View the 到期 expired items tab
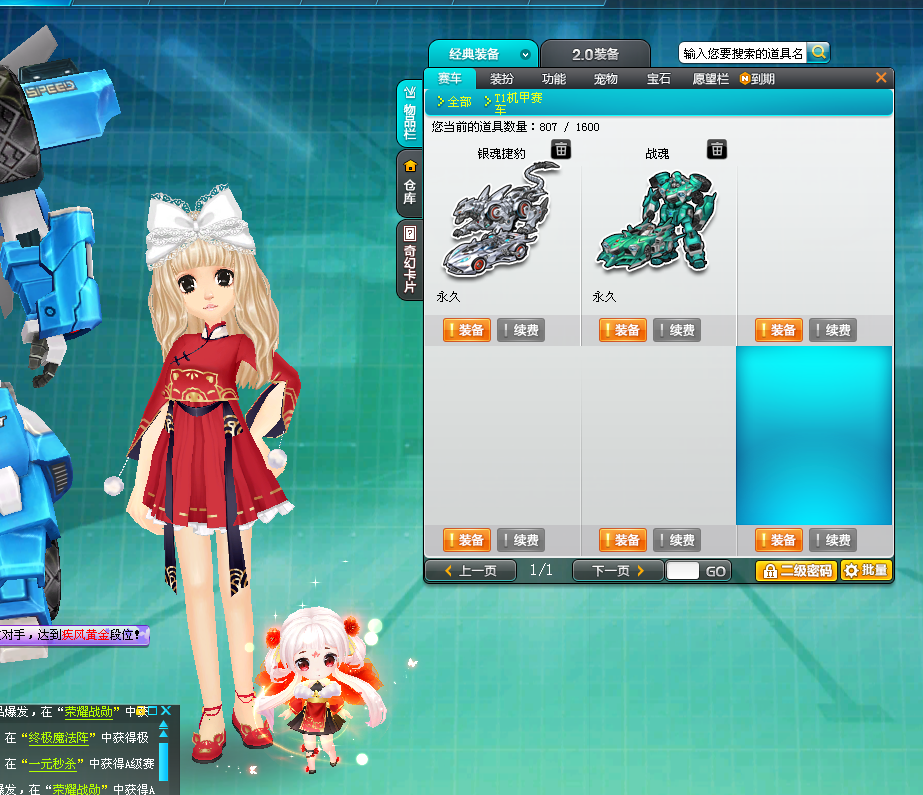The image size is (923, 795). 758,79
